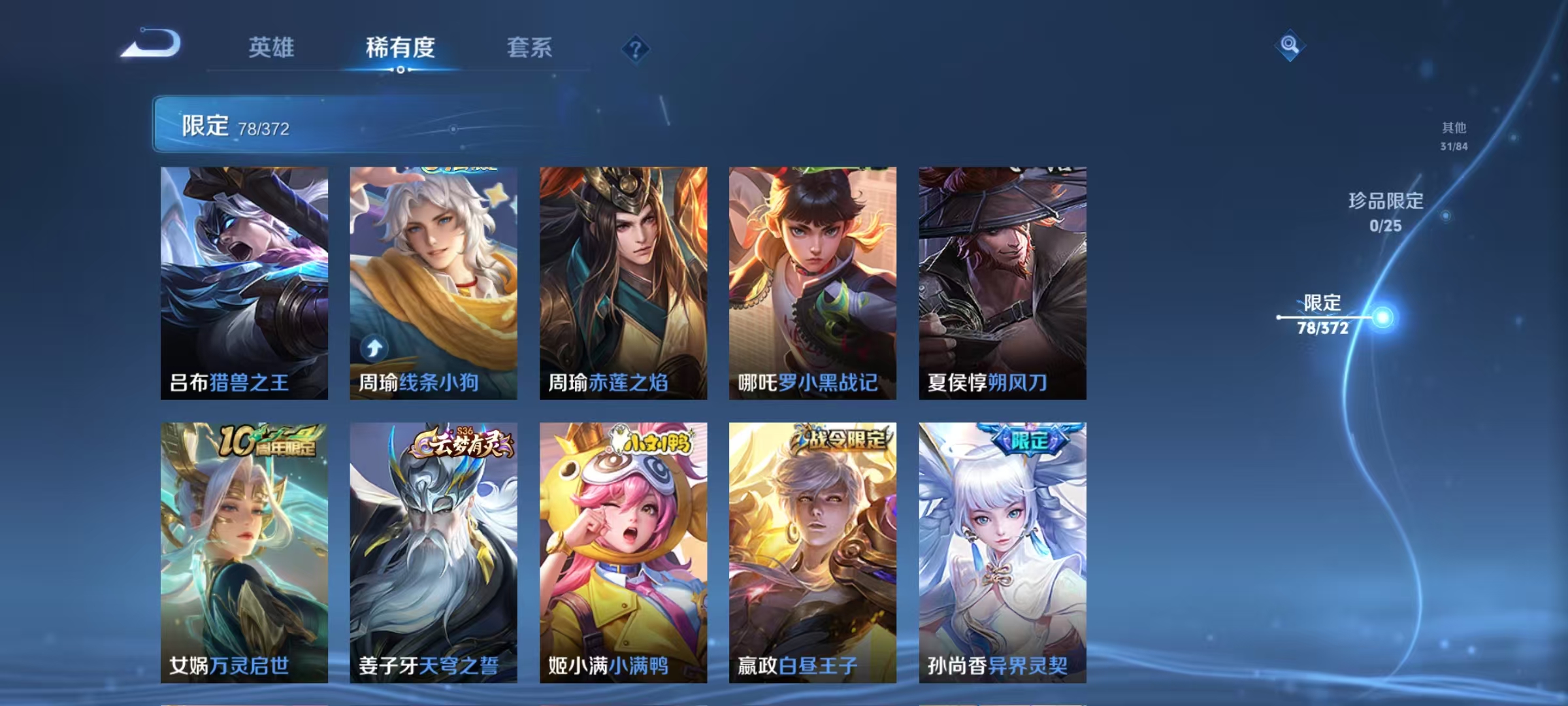Viewport: 1568px width, 706px height.
Task: Click the question mark help icon
Action: click(638, 49)
